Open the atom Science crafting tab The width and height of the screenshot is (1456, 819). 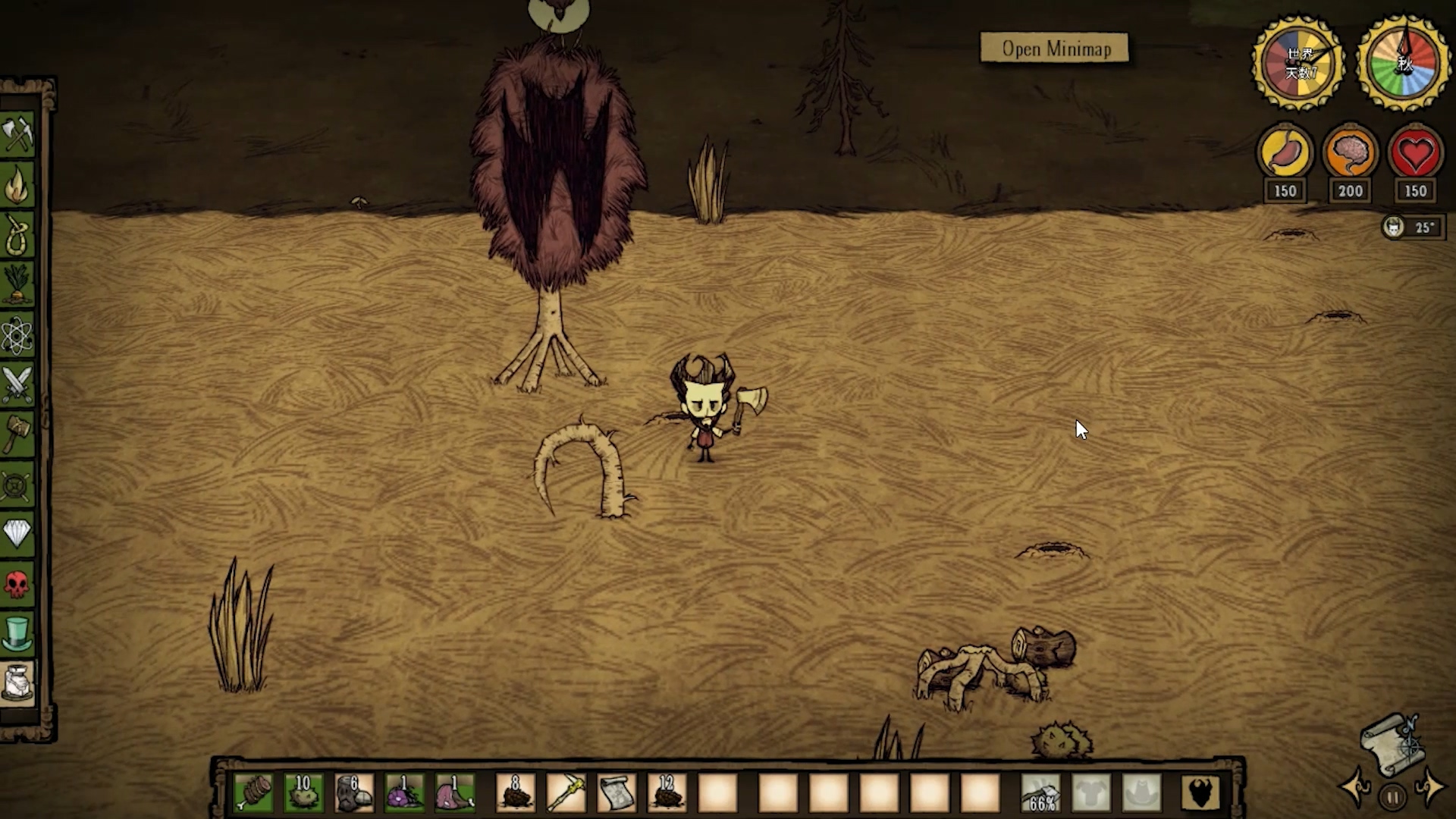point(17,334)
